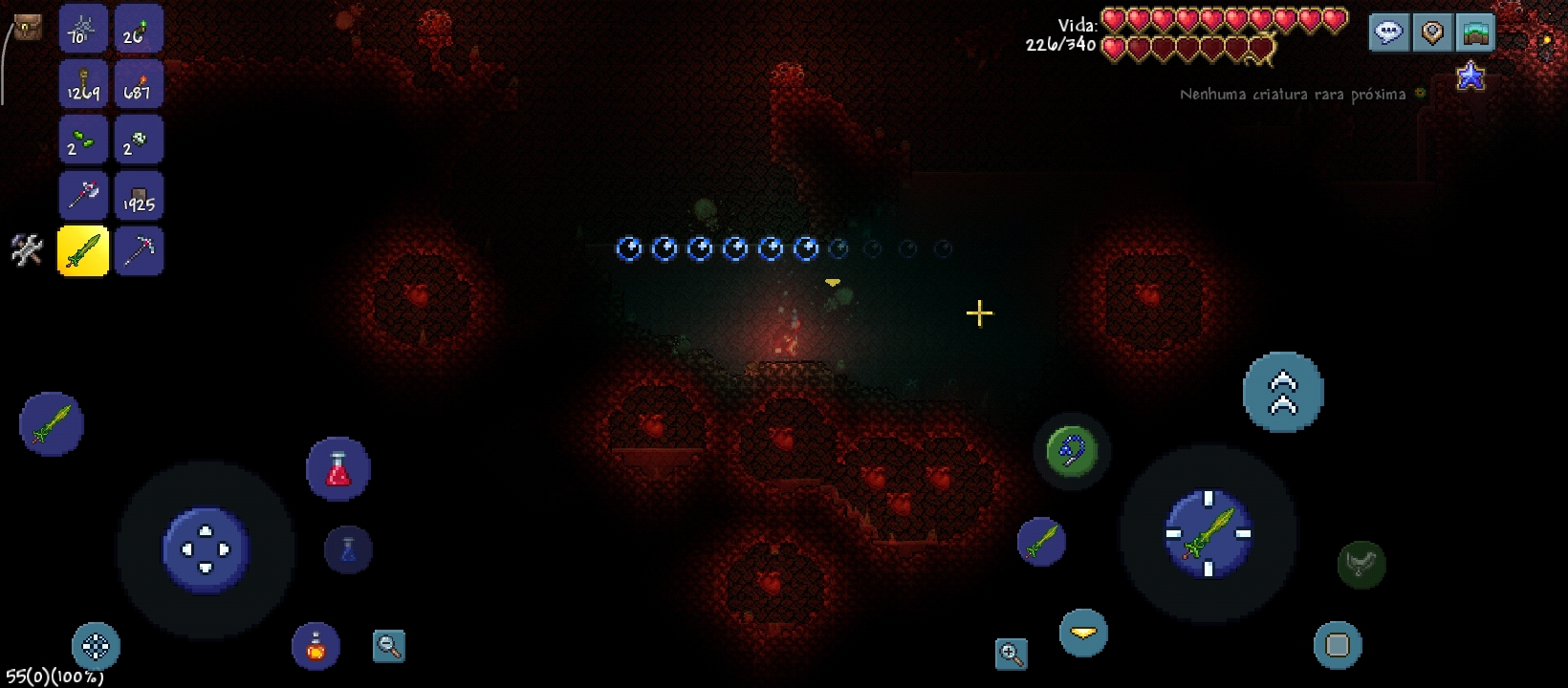Select the torch stack of 687
Screen dimensions: 1568x688
pos(139,84)
